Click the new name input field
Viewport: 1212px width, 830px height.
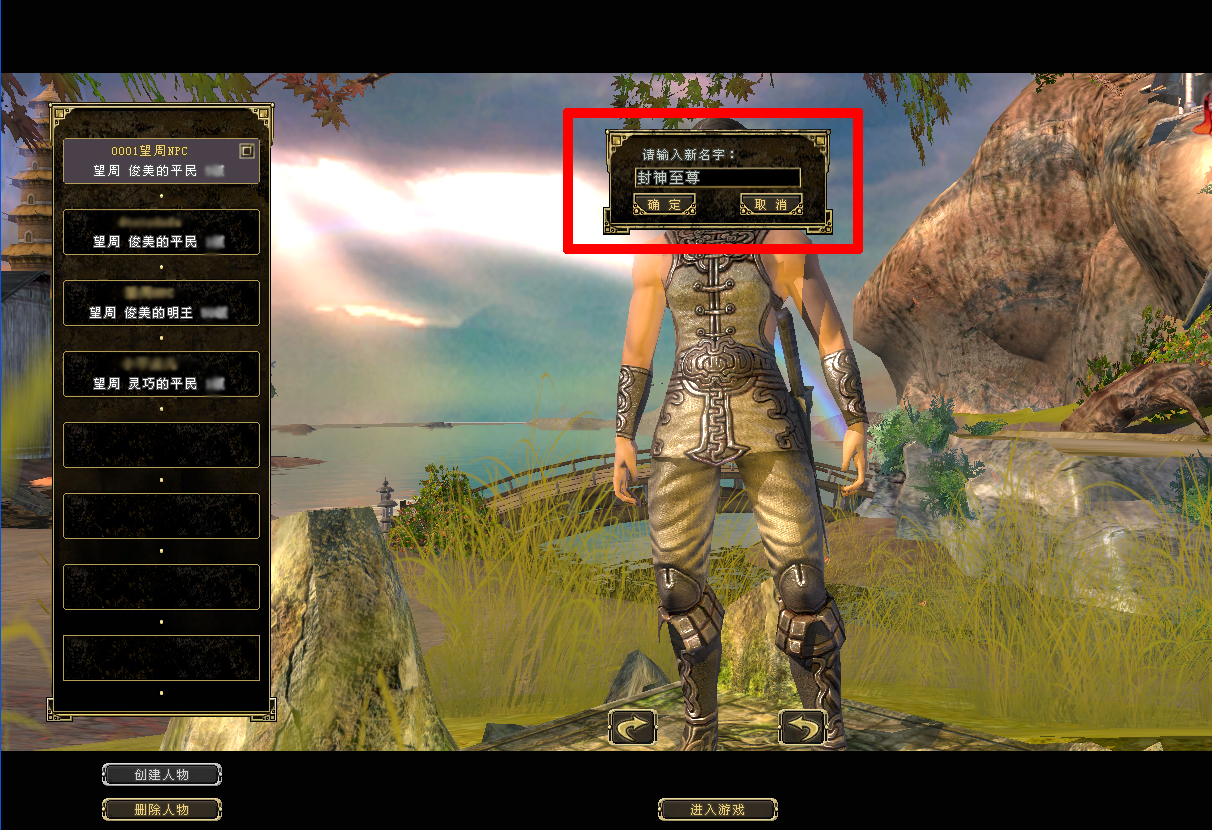717,178
